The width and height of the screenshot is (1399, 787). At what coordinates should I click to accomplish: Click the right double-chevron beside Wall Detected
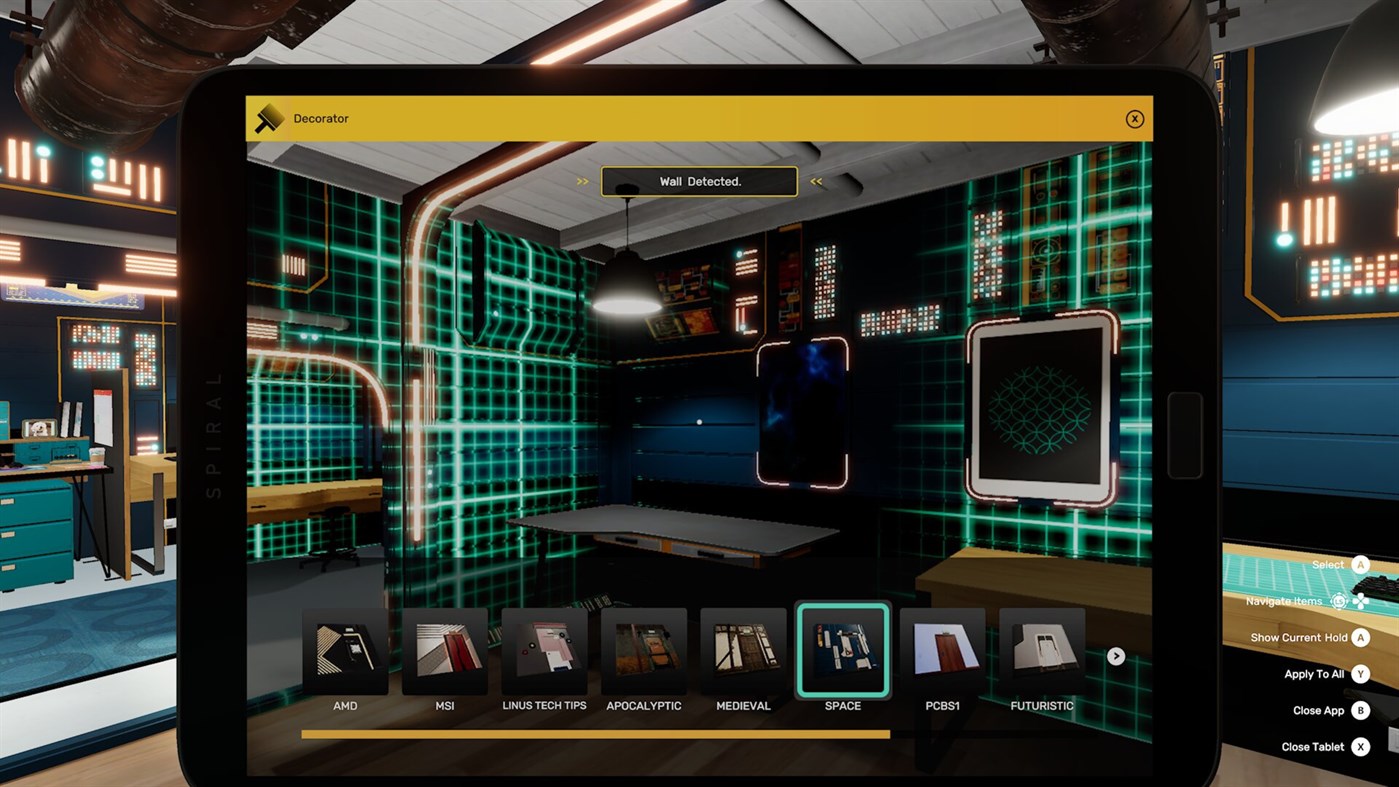point(816,181)
